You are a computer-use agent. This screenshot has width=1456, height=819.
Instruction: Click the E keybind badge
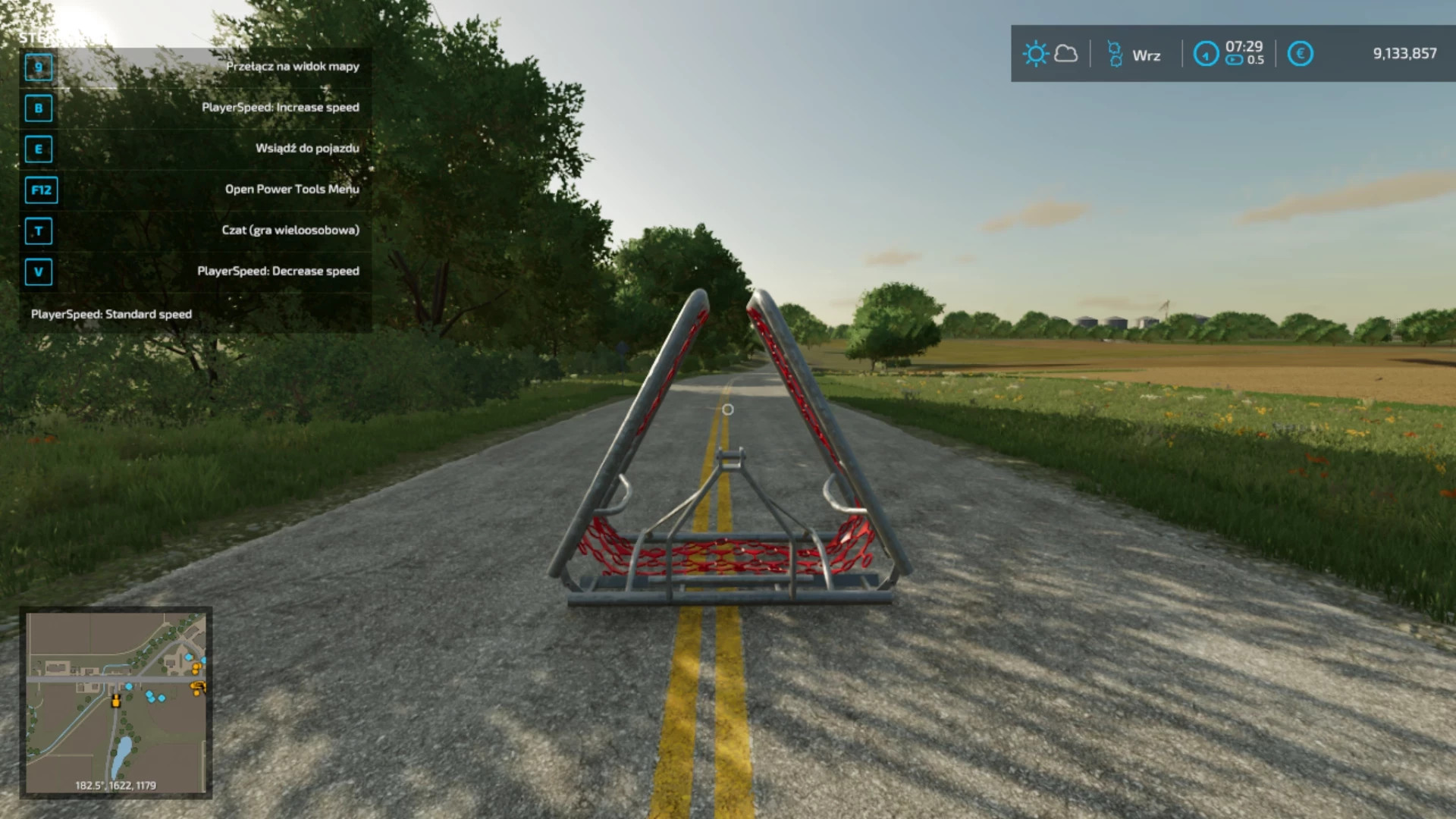(x=39, y=149)
